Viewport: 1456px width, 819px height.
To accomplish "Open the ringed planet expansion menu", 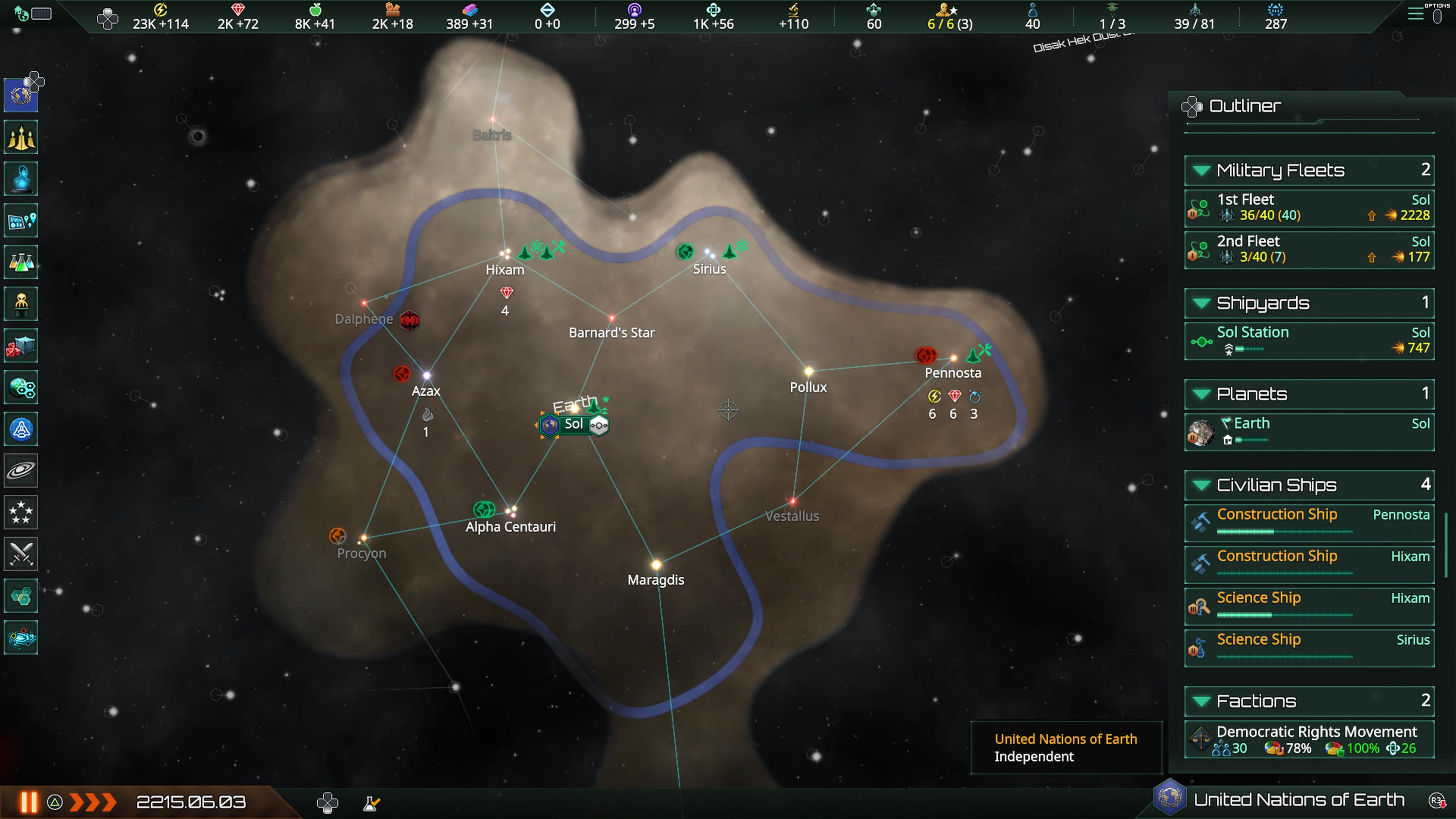I will [21, 470].
